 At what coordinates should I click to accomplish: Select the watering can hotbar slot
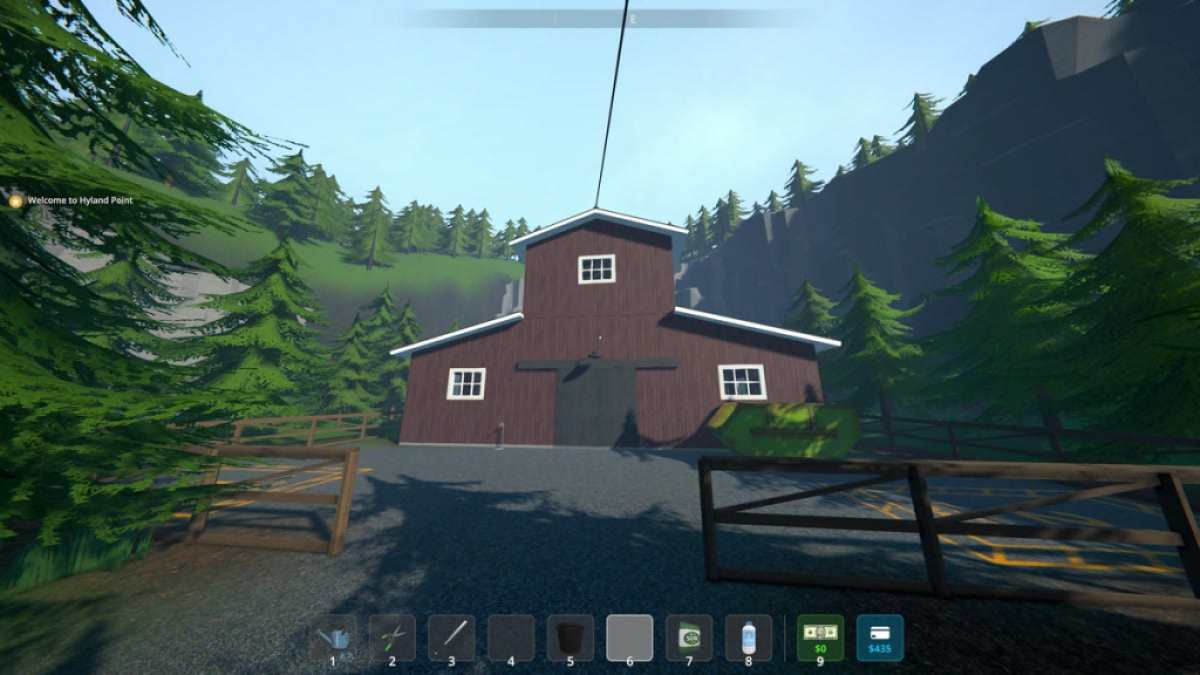pos(333,638)
